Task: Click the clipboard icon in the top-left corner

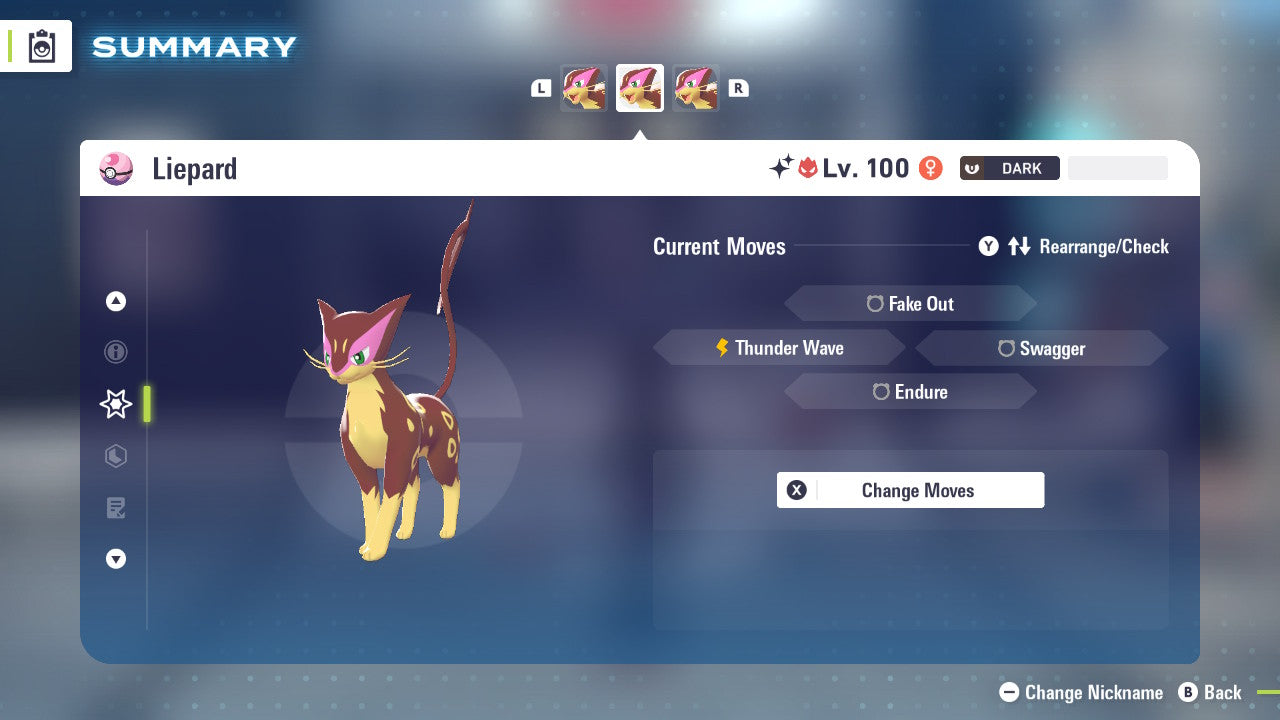Action: pos(41,45)
